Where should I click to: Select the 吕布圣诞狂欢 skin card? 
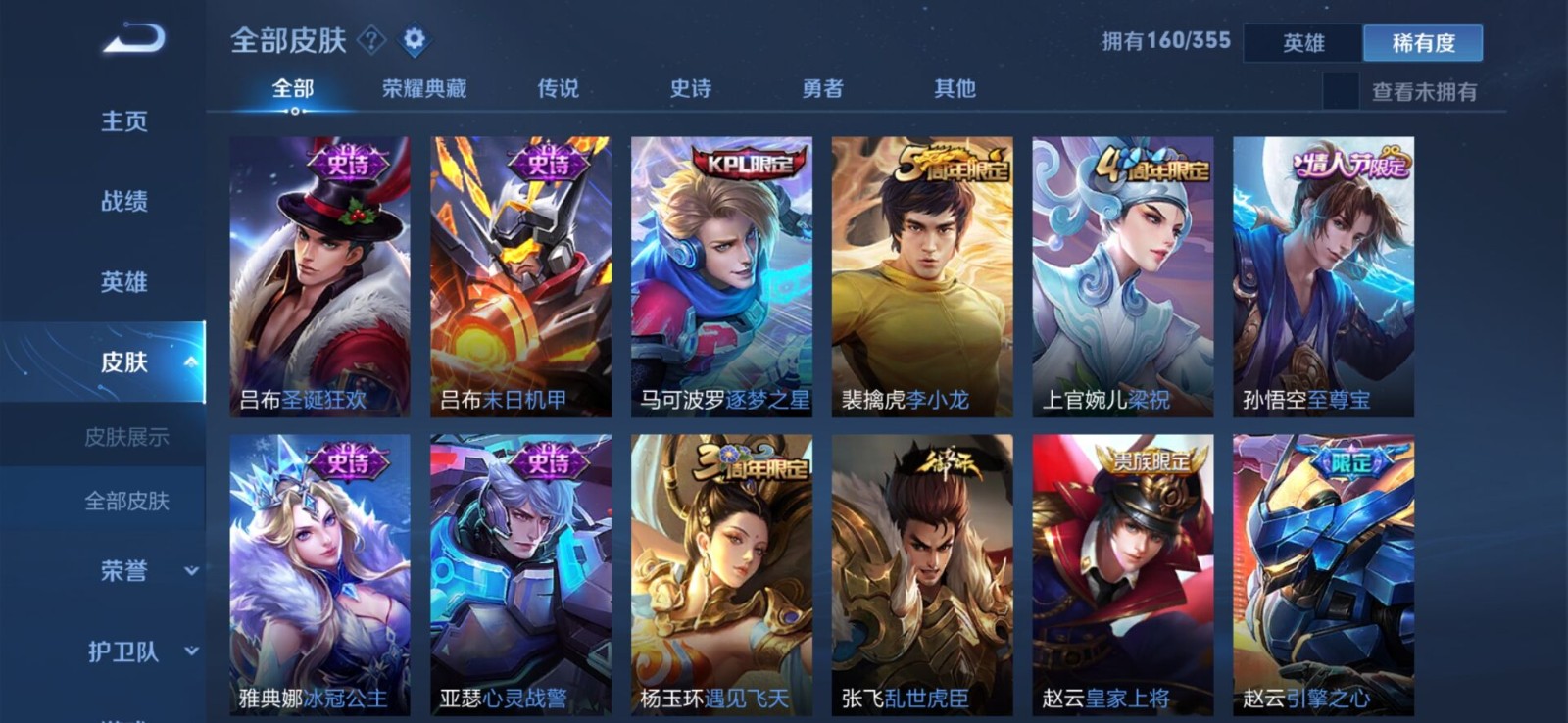point(318,274)
